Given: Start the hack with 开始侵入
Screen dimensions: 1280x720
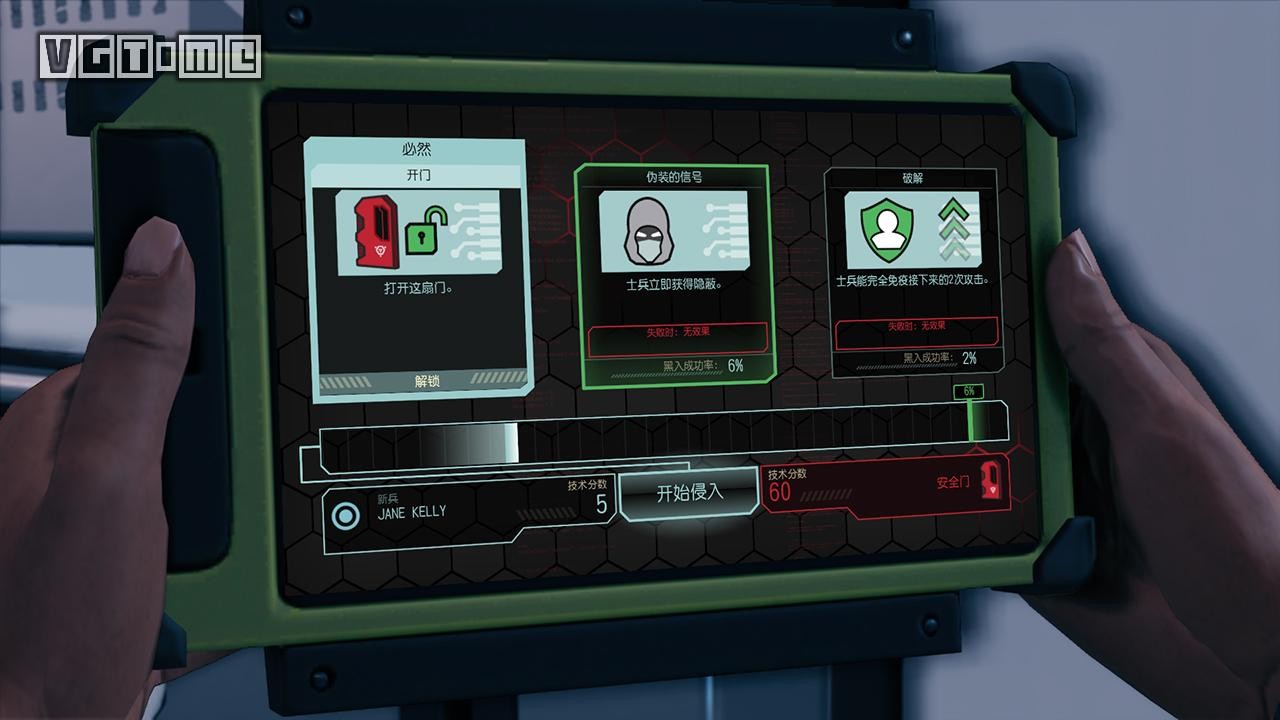Looking at the screenshot, I should coord(689,492).
